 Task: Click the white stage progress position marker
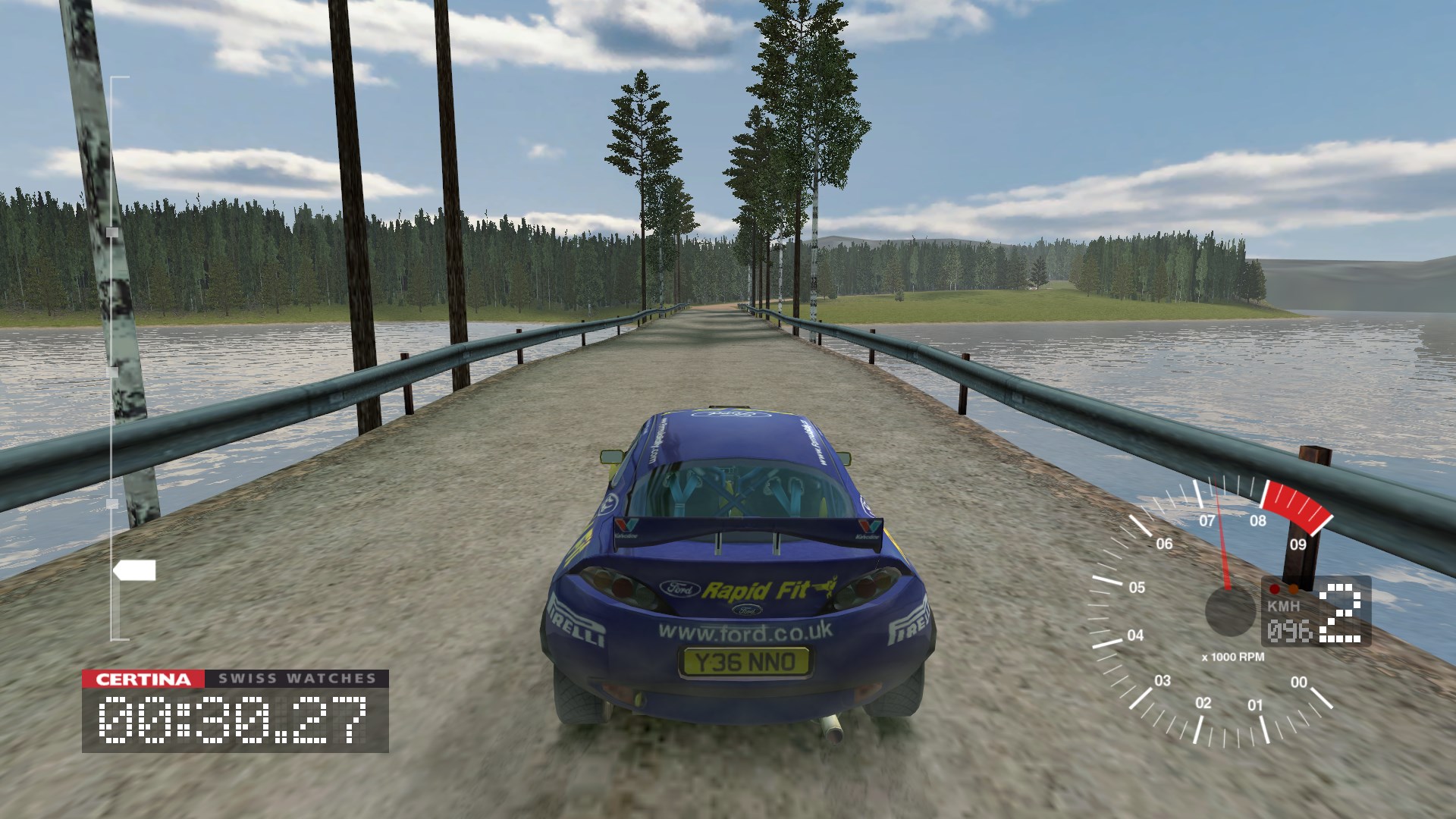tap(135, 570)
